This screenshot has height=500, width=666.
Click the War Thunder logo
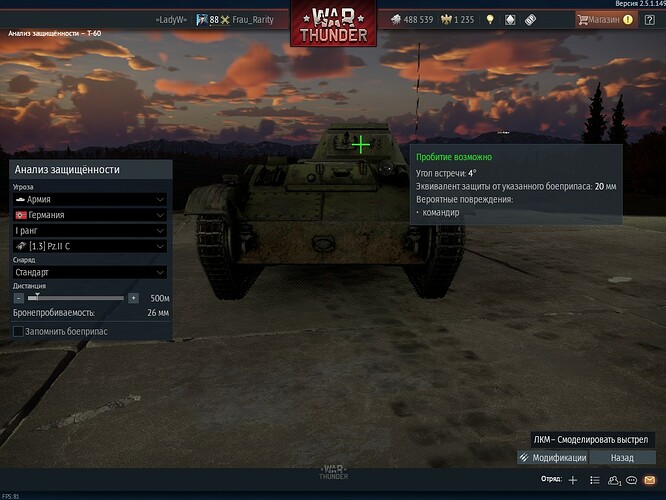click(x=333, y=24)
